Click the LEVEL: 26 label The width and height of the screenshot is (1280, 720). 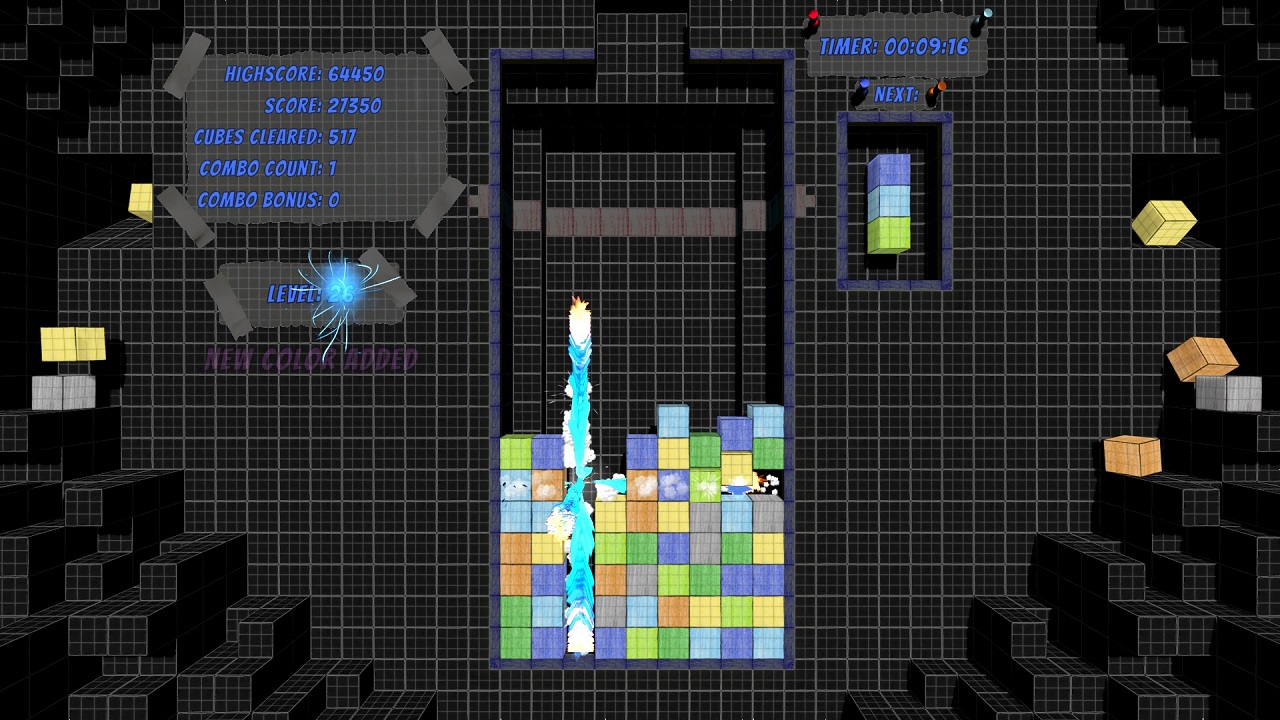pyautogui.click(x=310, y=294)
